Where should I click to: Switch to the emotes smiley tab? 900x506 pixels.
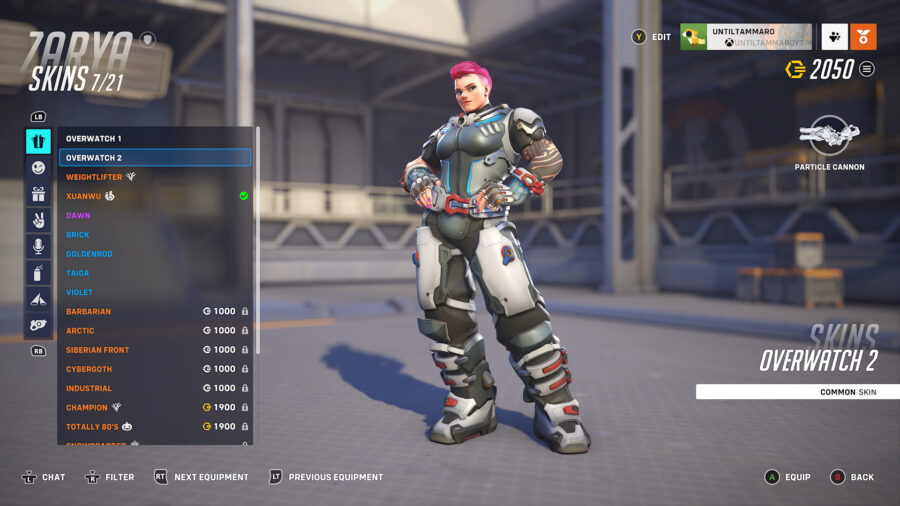point(38,168)
